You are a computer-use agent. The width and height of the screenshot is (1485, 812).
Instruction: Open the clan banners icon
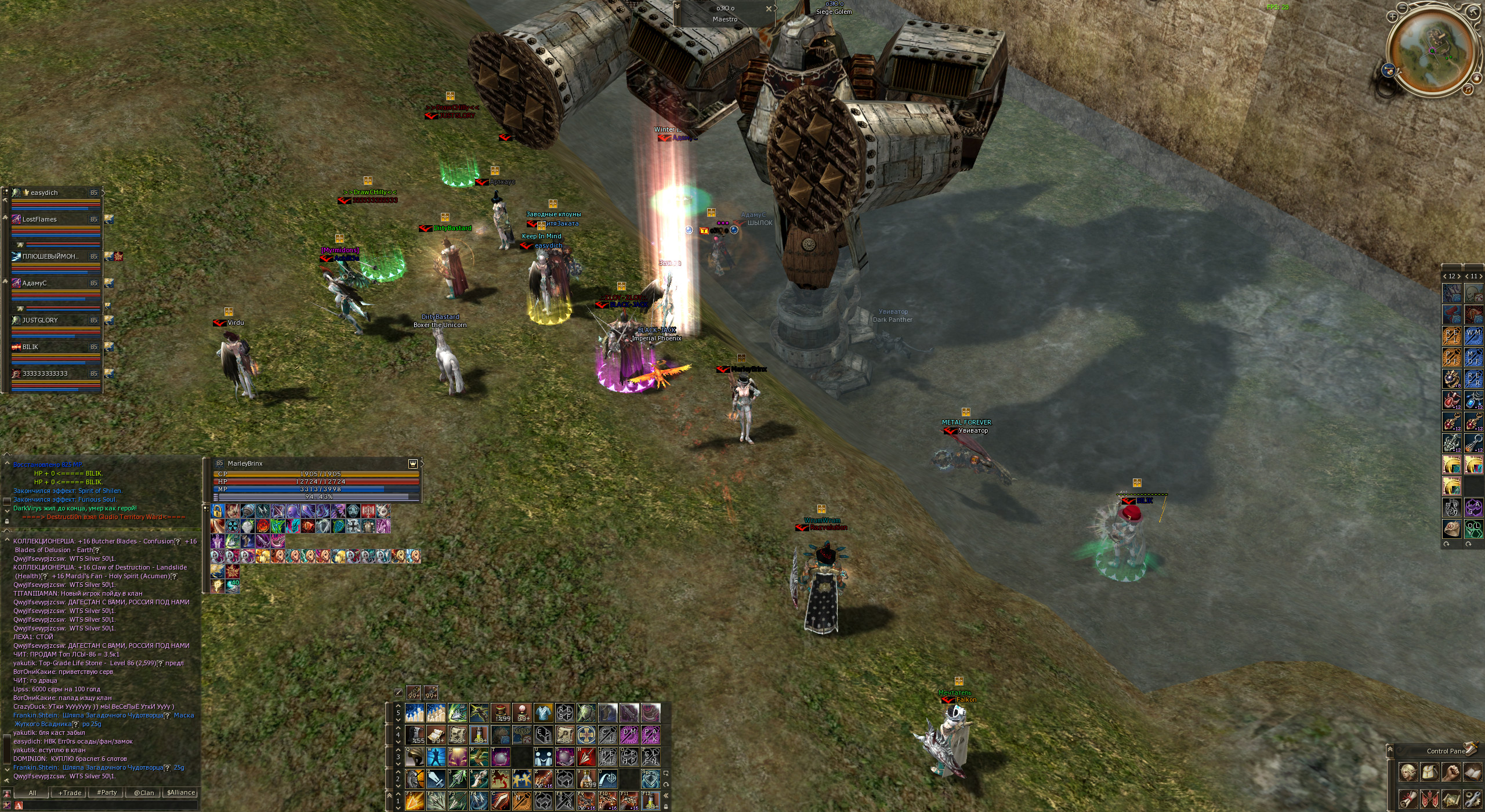click(x=1429, y=799)
